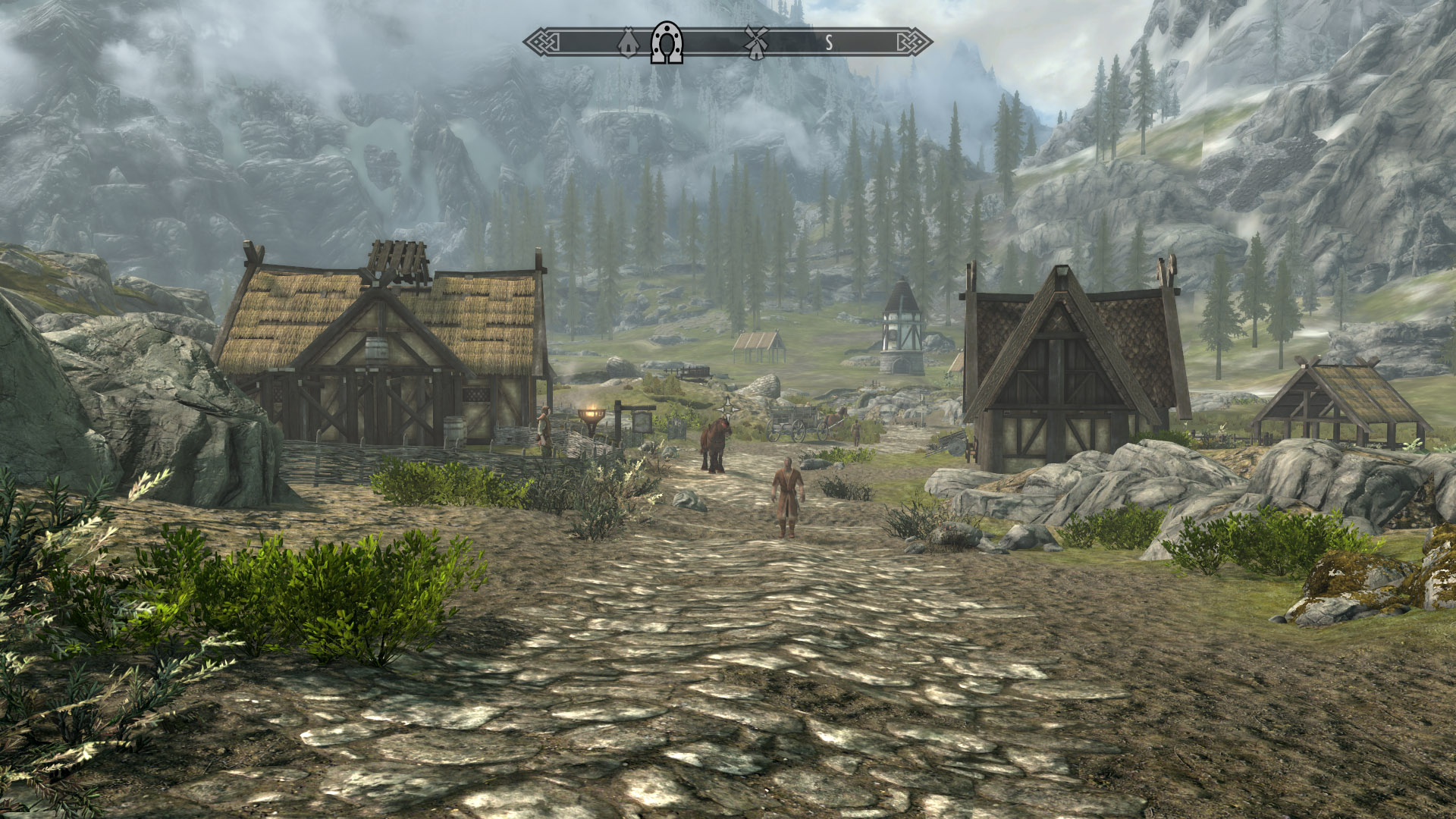Click the horseshoe stable marker on the compass
This screenshot has height=819, width=1456.
point(667,42)
